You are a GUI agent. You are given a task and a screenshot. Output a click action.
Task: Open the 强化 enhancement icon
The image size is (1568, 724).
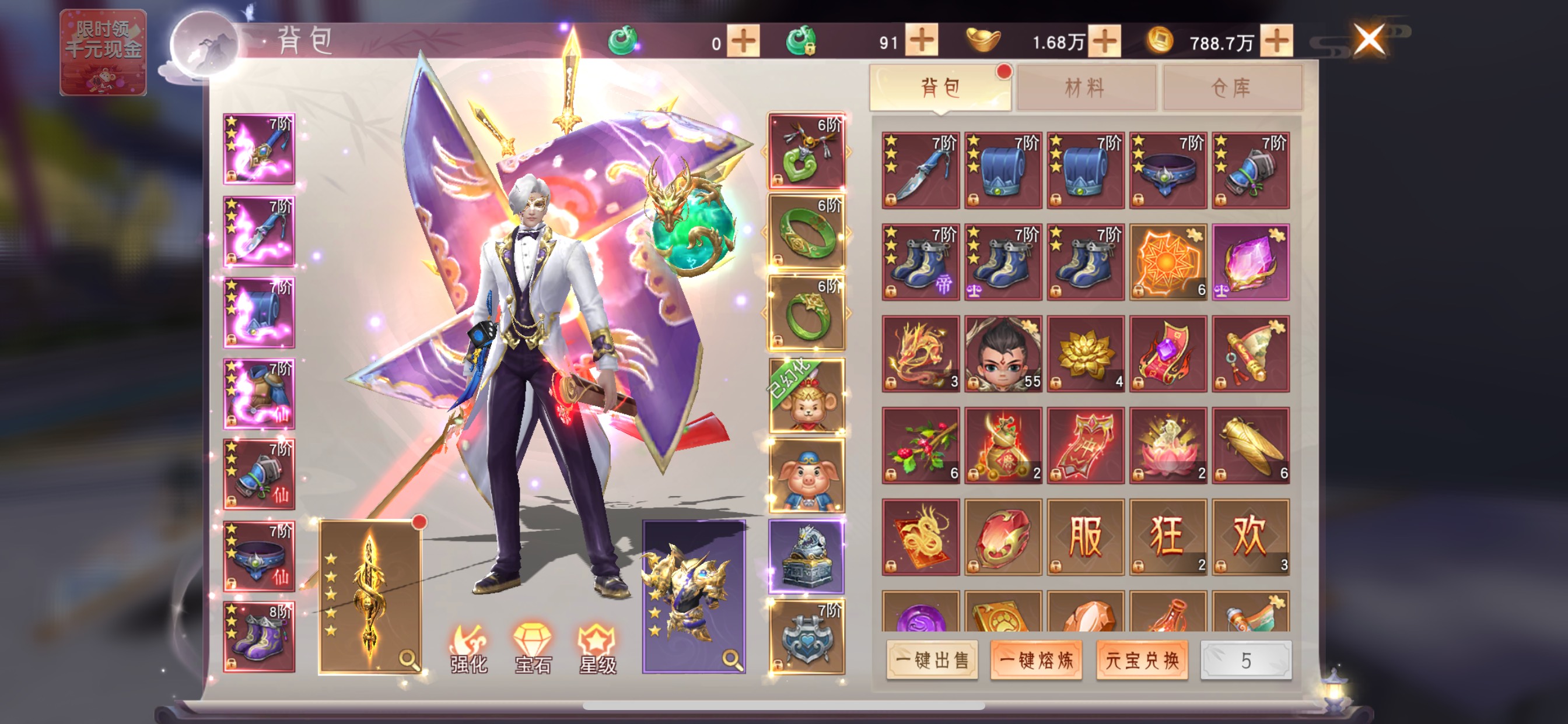coord(468,648)
